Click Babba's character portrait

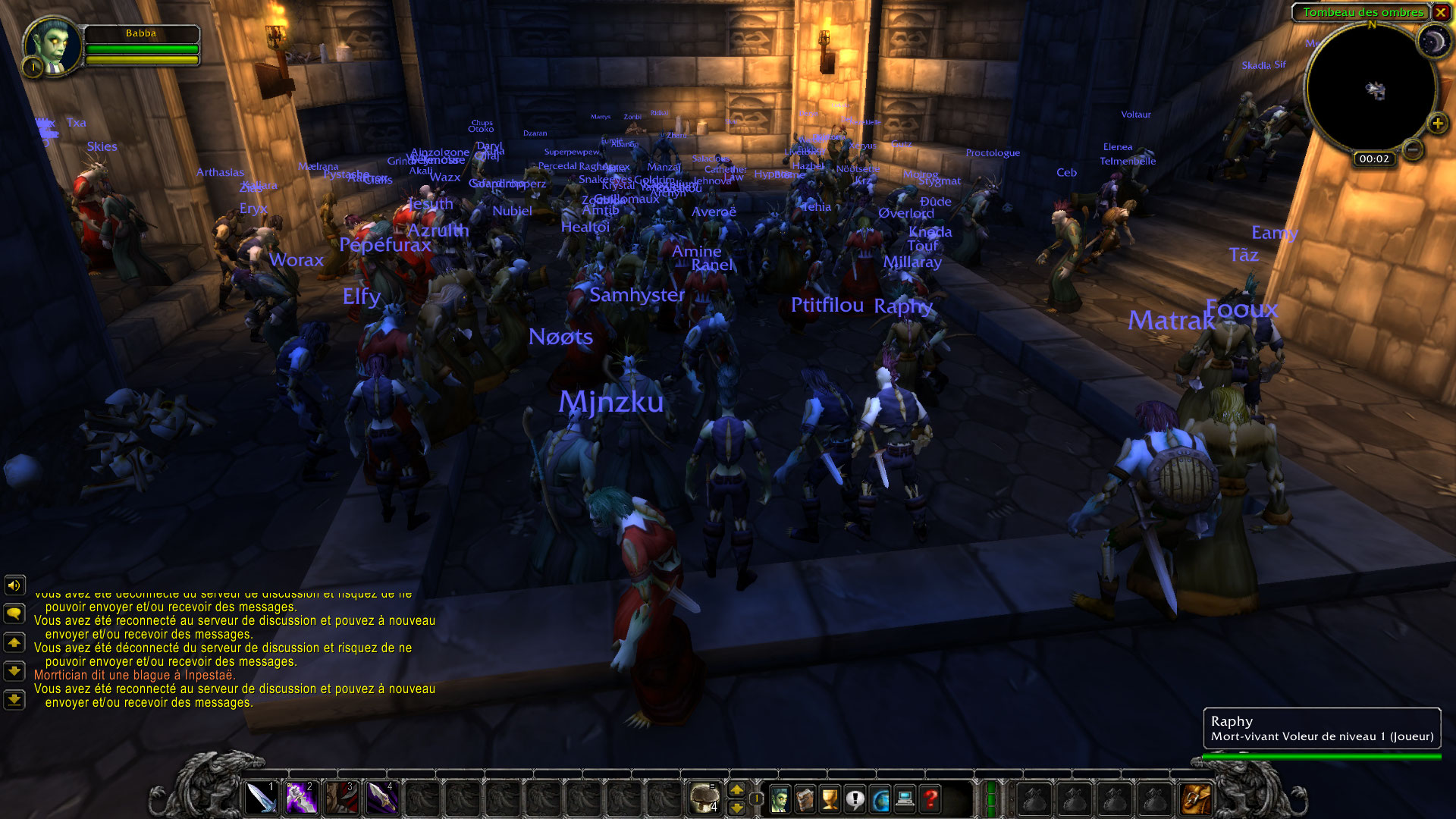pos(52,45)
